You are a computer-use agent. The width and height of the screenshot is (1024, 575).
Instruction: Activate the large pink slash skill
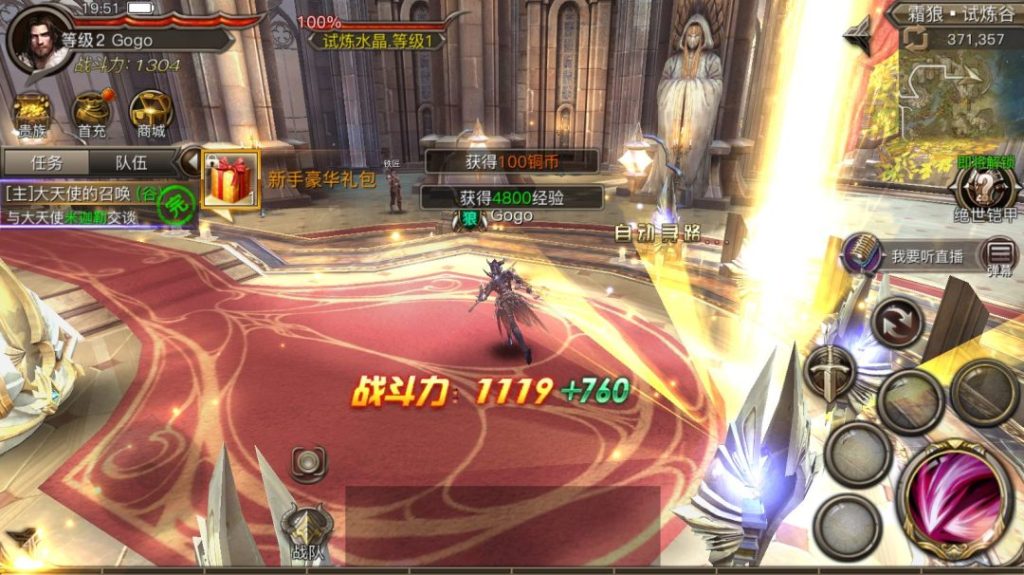coord(953,496)
